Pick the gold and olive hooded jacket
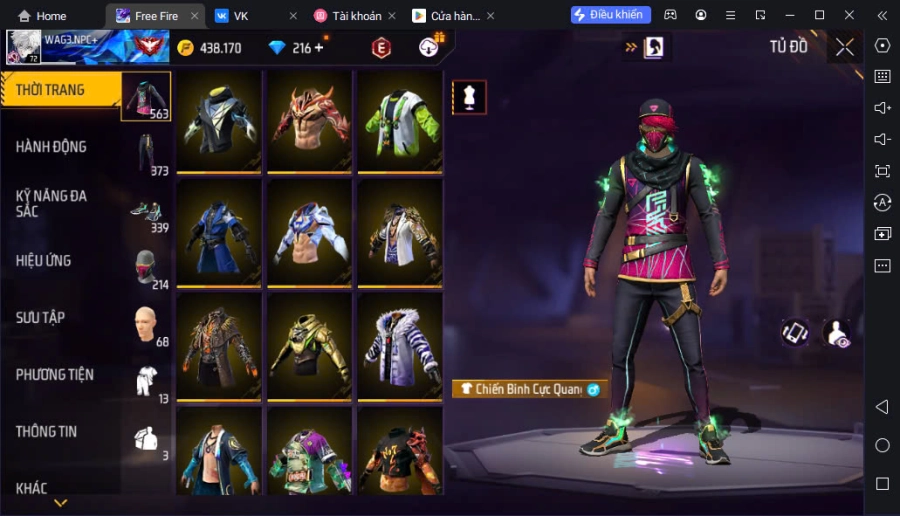 pyautogui.click(x=309, y=347)
